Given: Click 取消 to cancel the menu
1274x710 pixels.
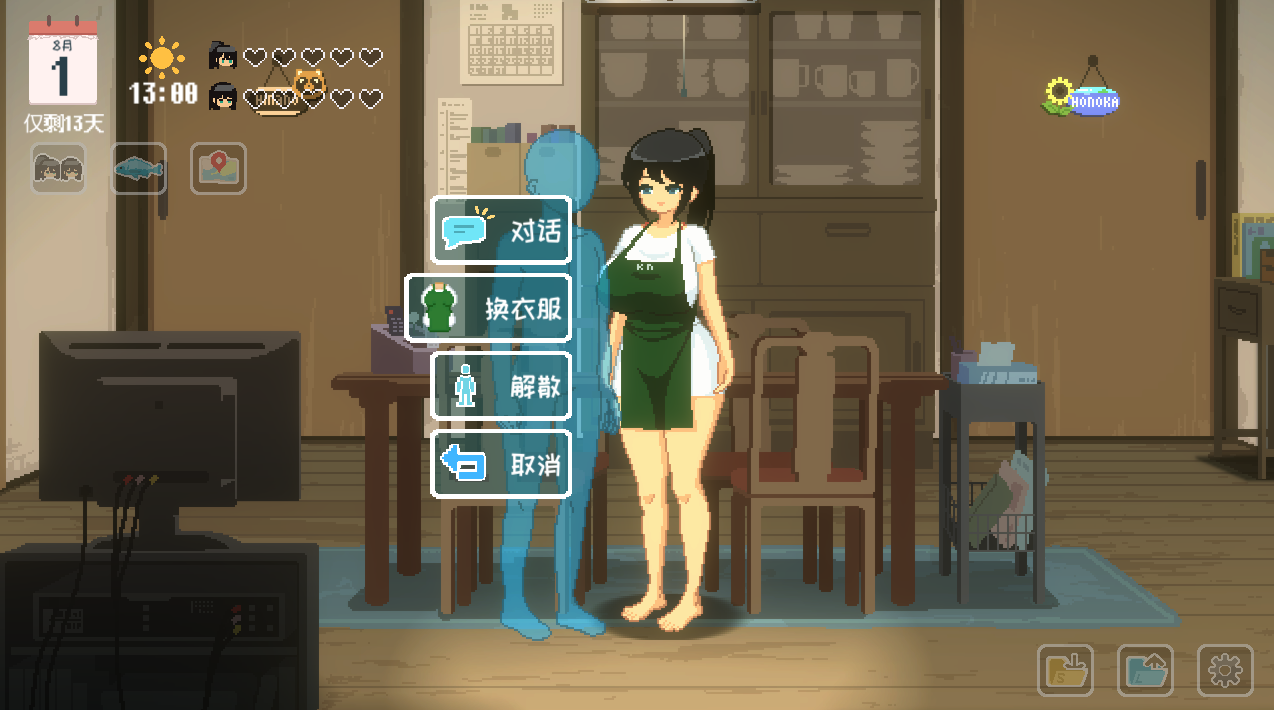Looking at the screenshot, I should click(501, 464).
